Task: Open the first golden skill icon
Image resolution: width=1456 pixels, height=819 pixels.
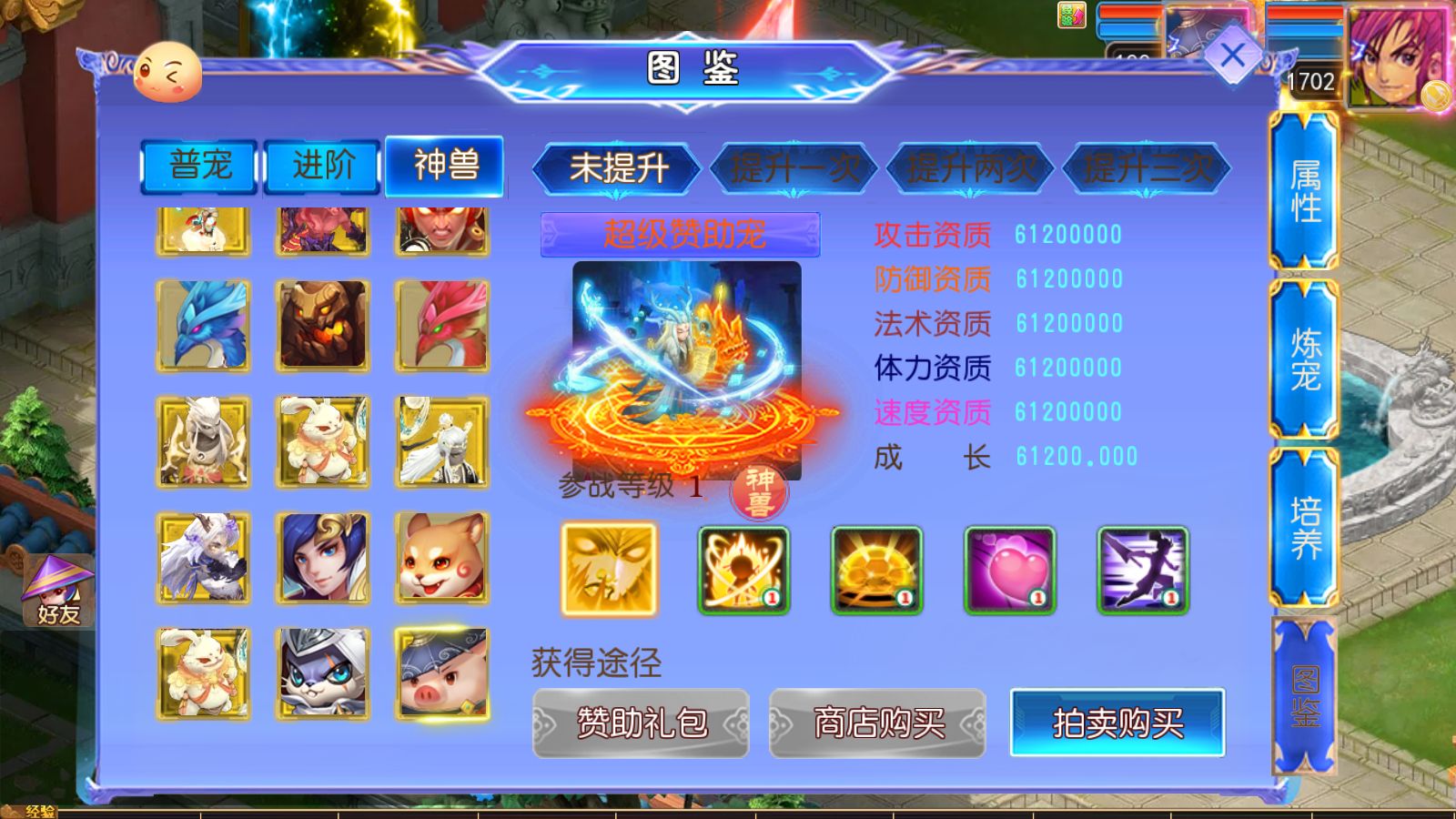Action: 608,569
